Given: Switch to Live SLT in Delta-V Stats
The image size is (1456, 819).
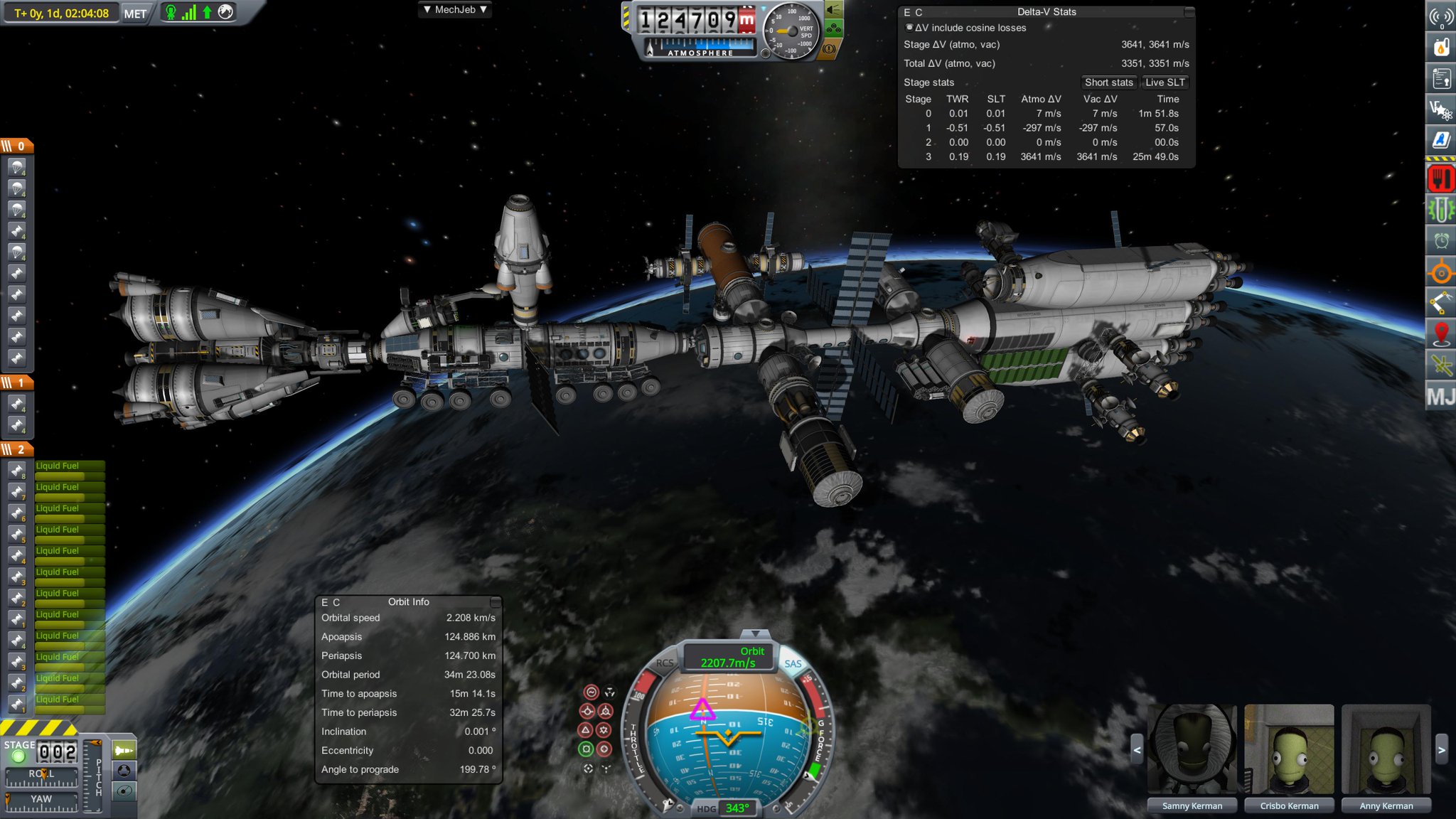Looking at the screenshot, I should click(1165, 82).
